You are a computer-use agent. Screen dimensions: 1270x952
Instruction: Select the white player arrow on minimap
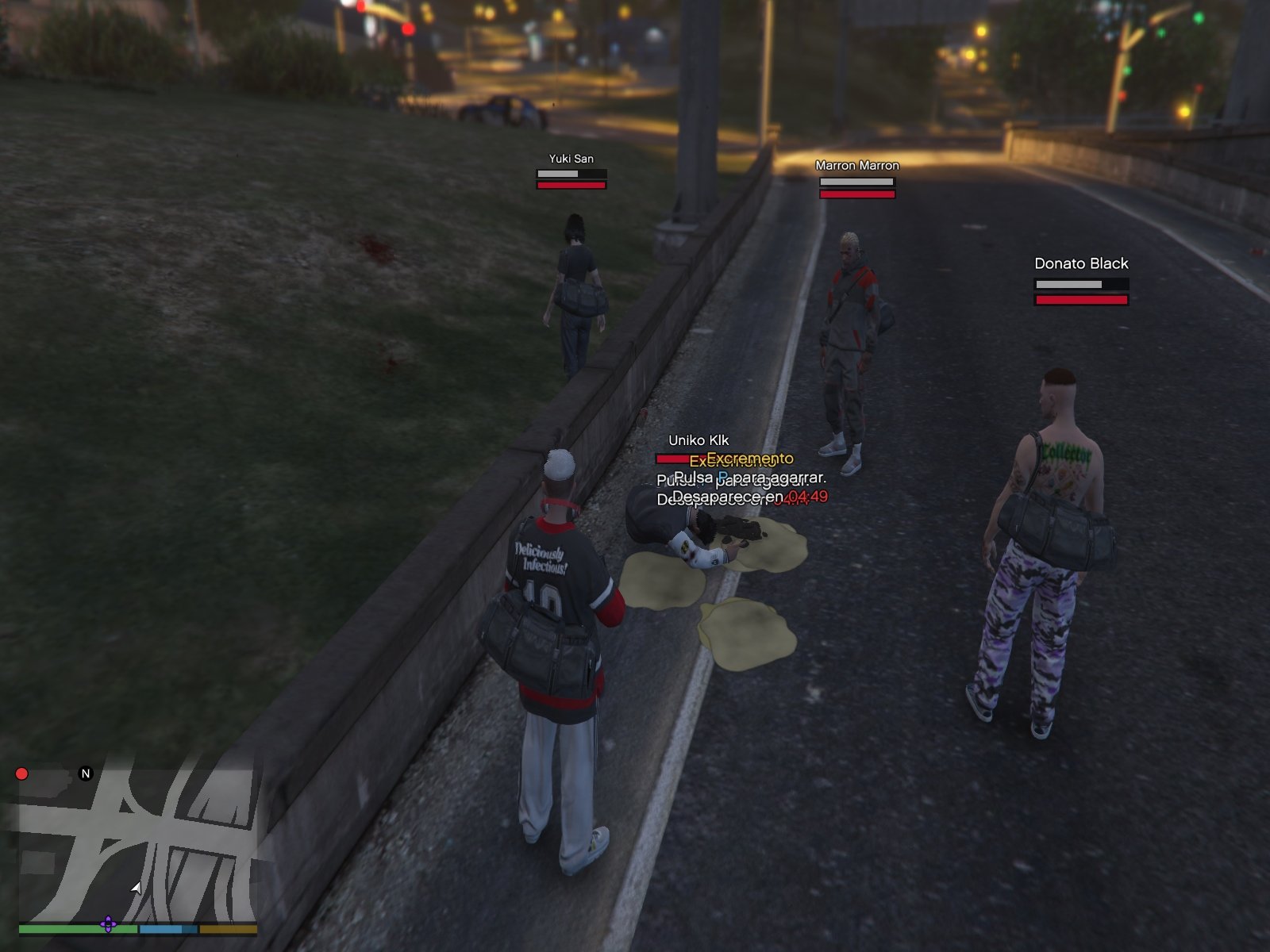click(x=137, y=888)
